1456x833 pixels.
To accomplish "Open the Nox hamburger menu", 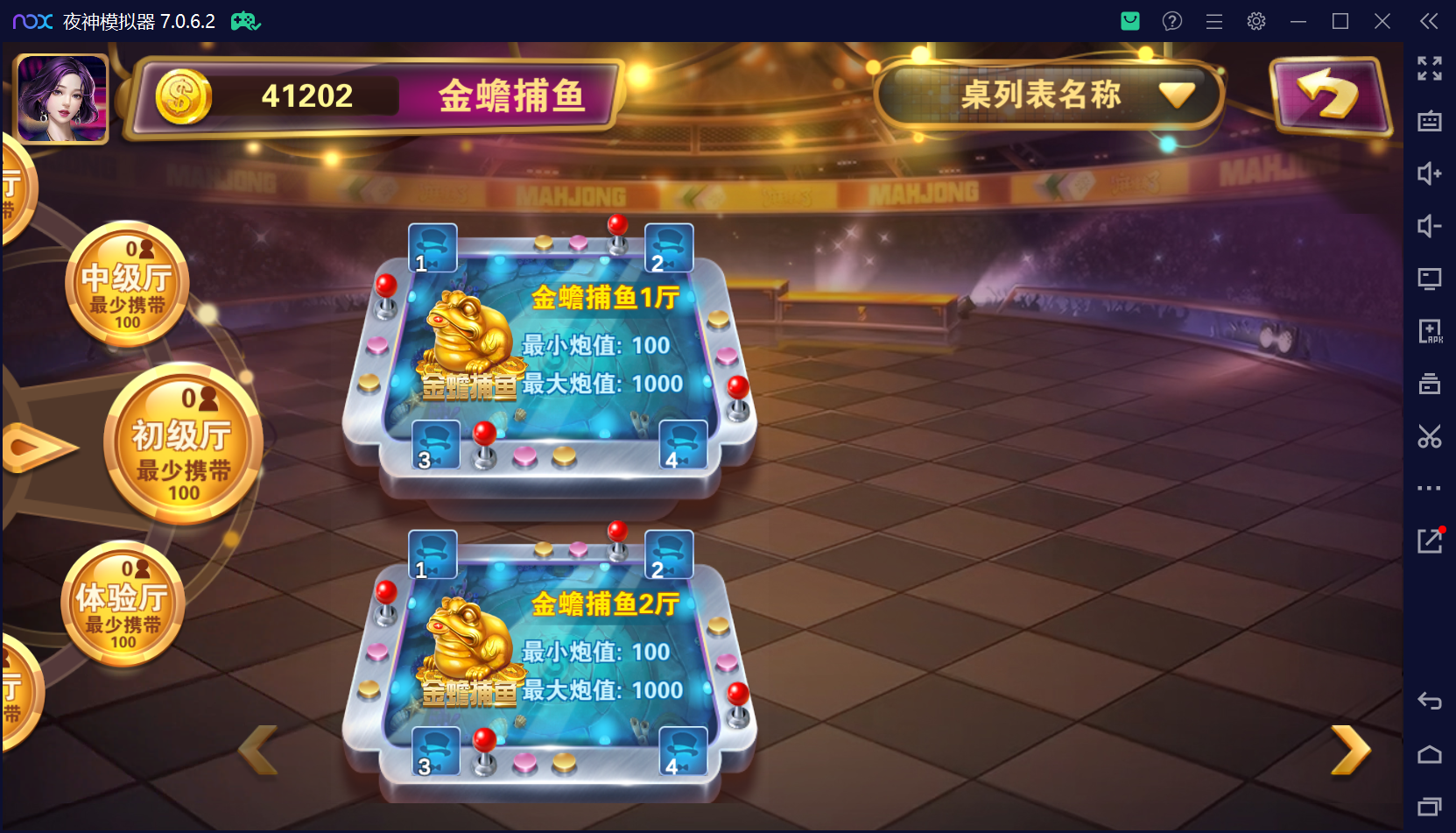I will 1213,21.
